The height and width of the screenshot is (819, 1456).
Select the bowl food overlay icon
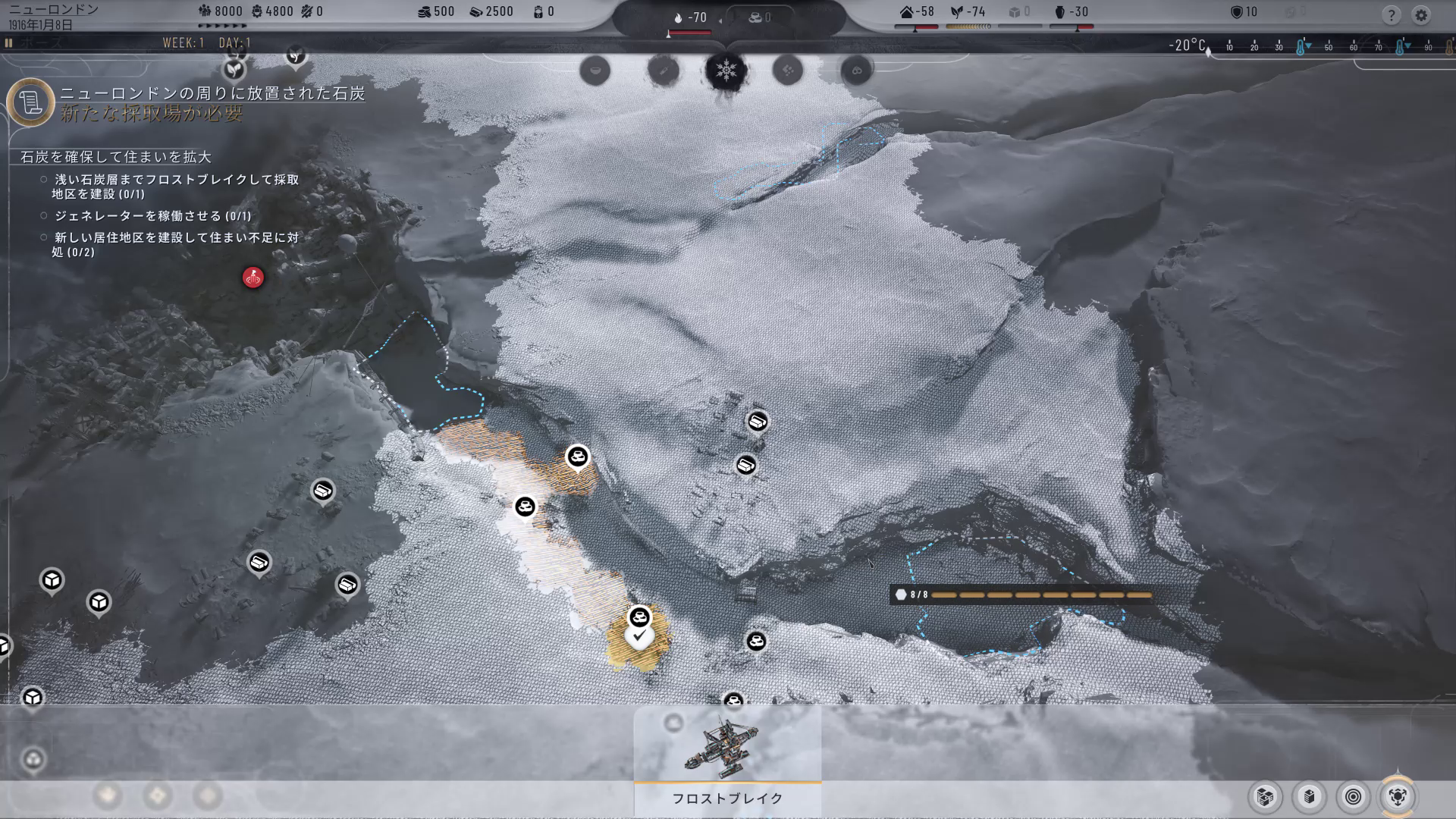pos(595,71)
